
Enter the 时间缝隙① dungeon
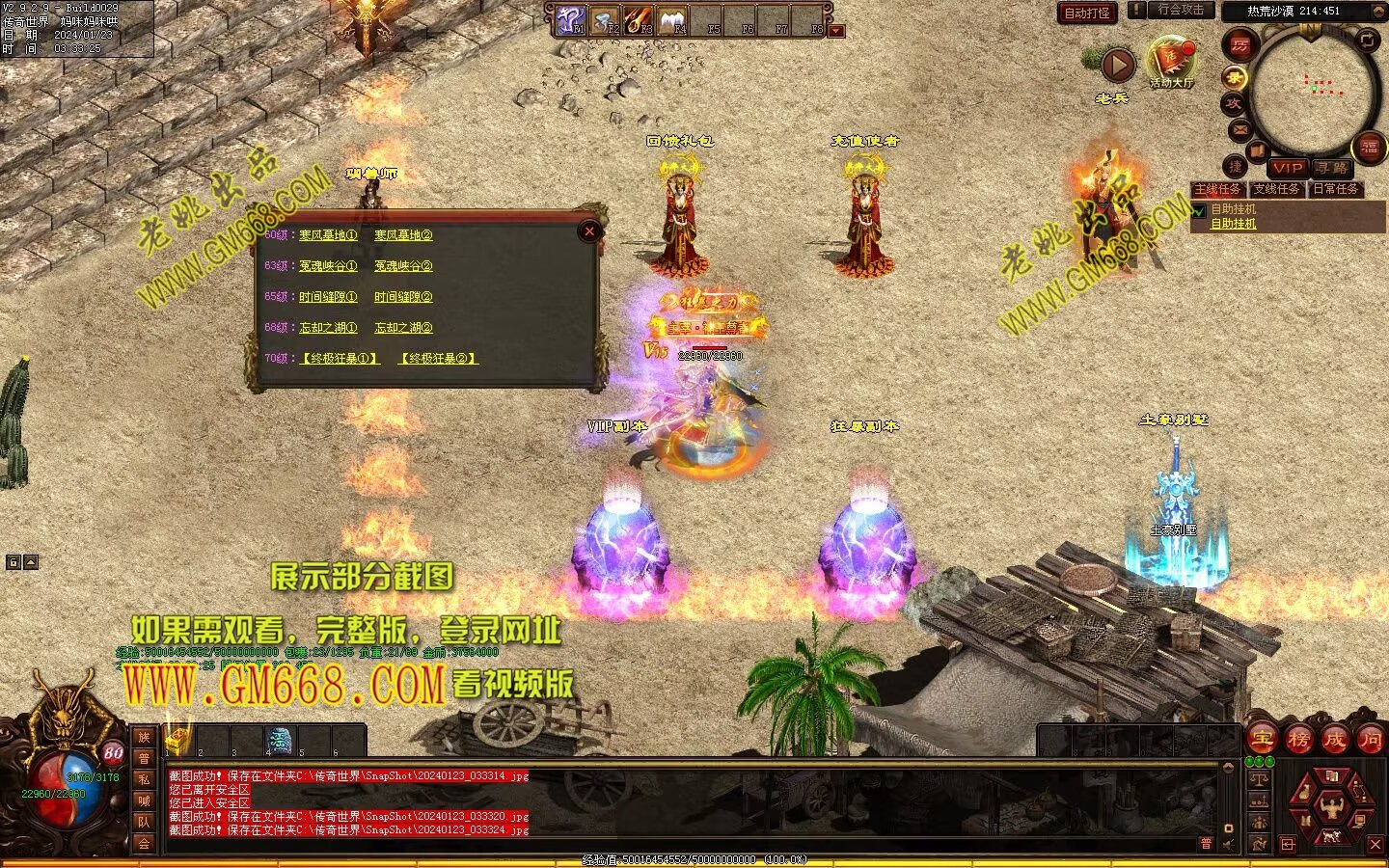328,297
